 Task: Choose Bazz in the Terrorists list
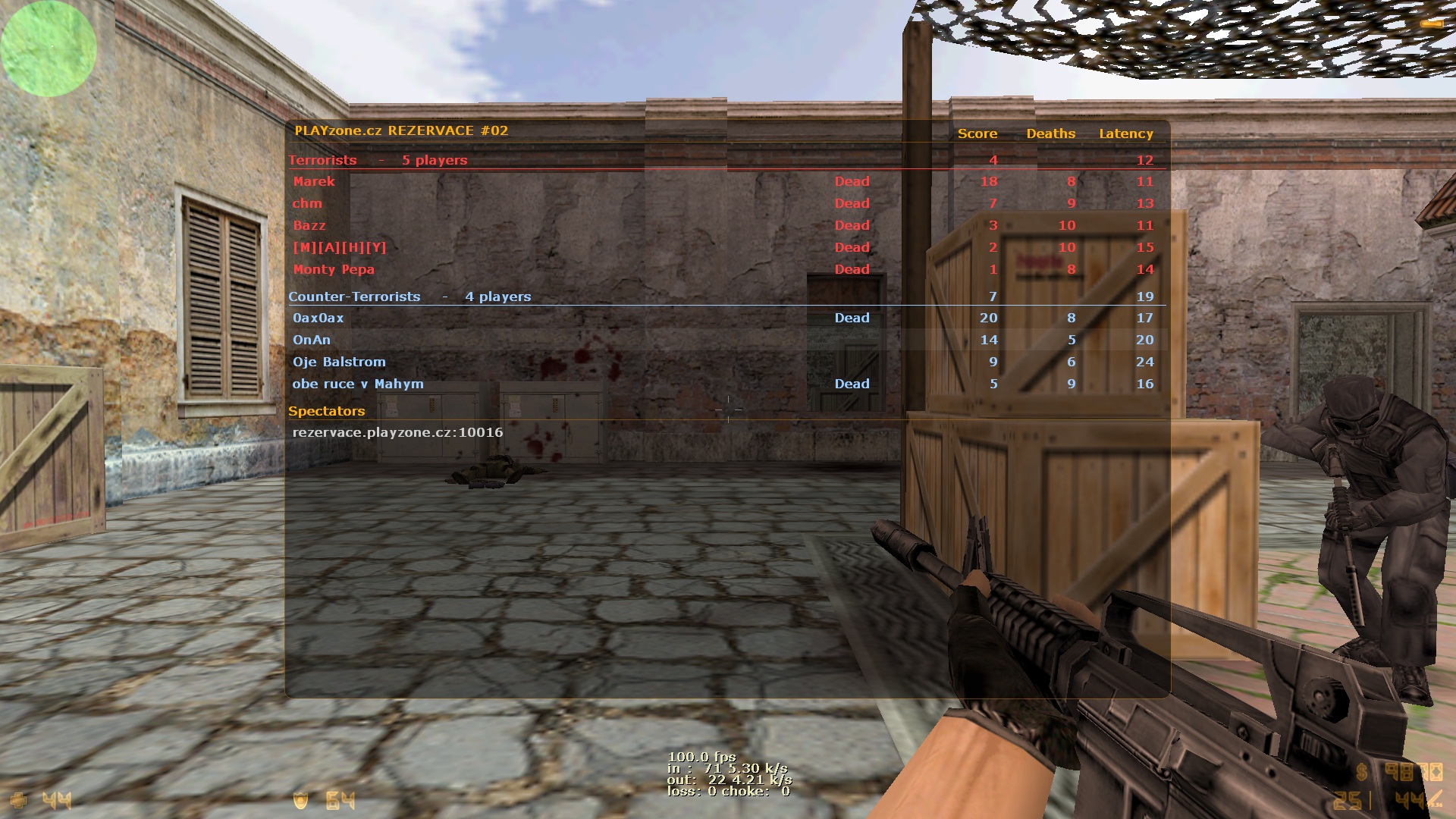[309, 225]
